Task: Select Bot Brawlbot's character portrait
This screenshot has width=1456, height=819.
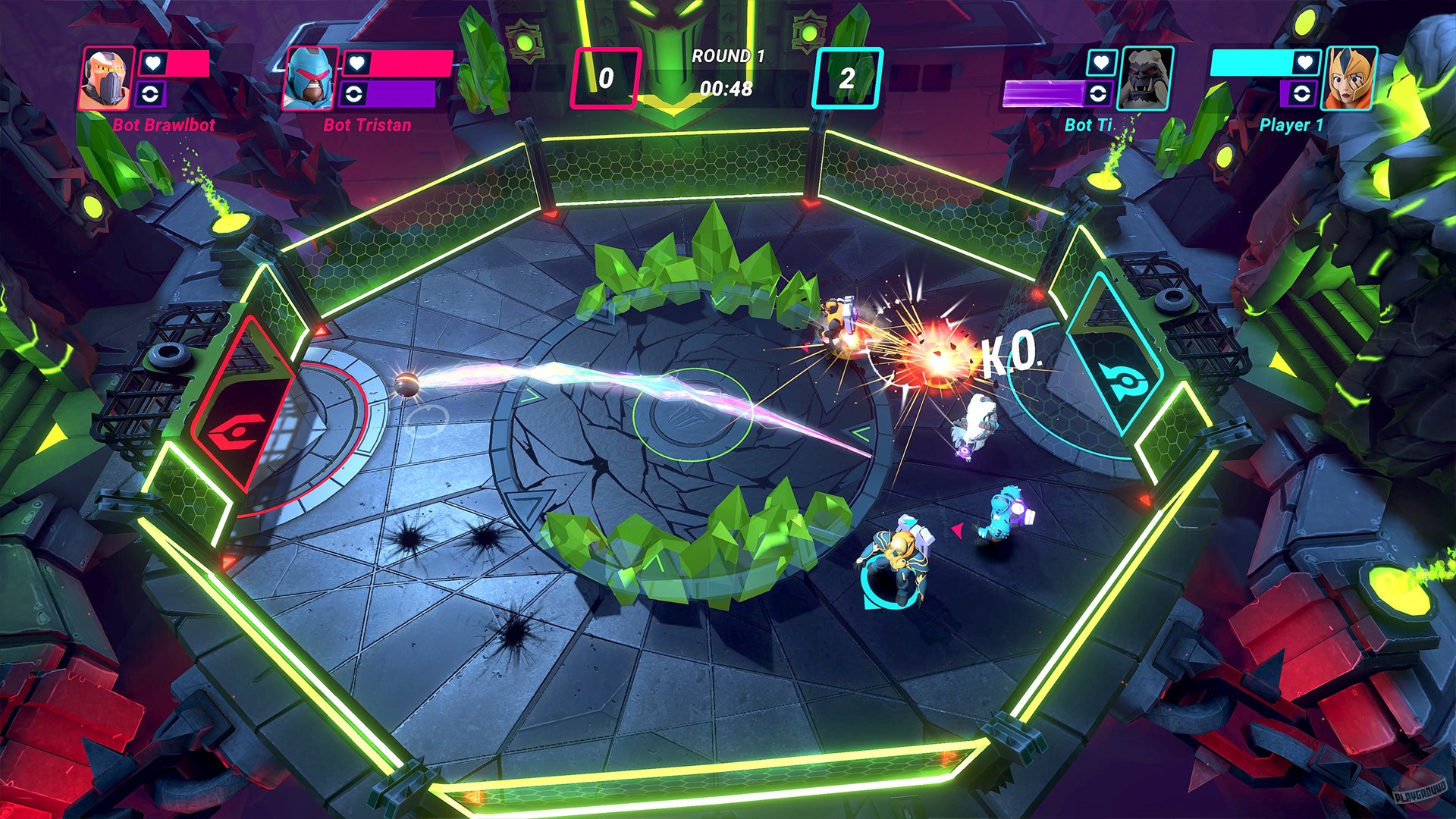Action: coord(105,78)
